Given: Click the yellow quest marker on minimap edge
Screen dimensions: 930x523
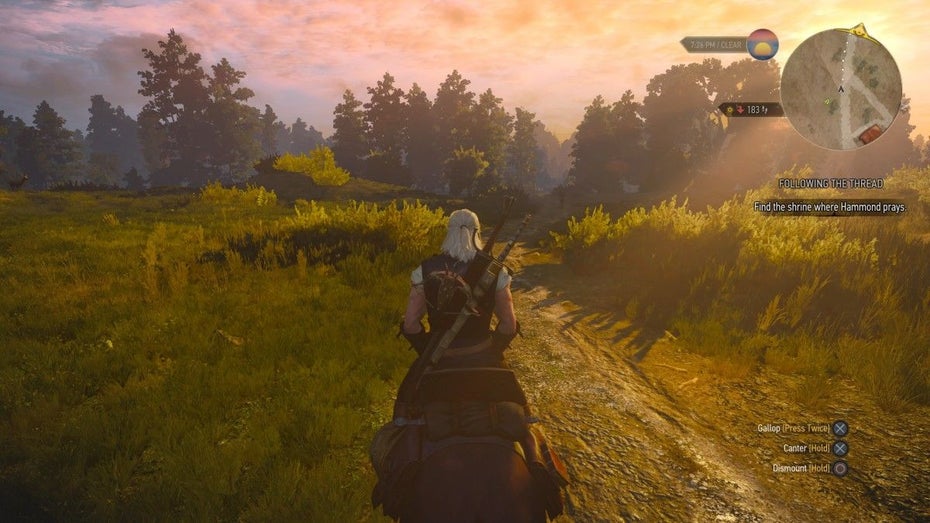Looking at the screenshot, I should pos(857,30).
